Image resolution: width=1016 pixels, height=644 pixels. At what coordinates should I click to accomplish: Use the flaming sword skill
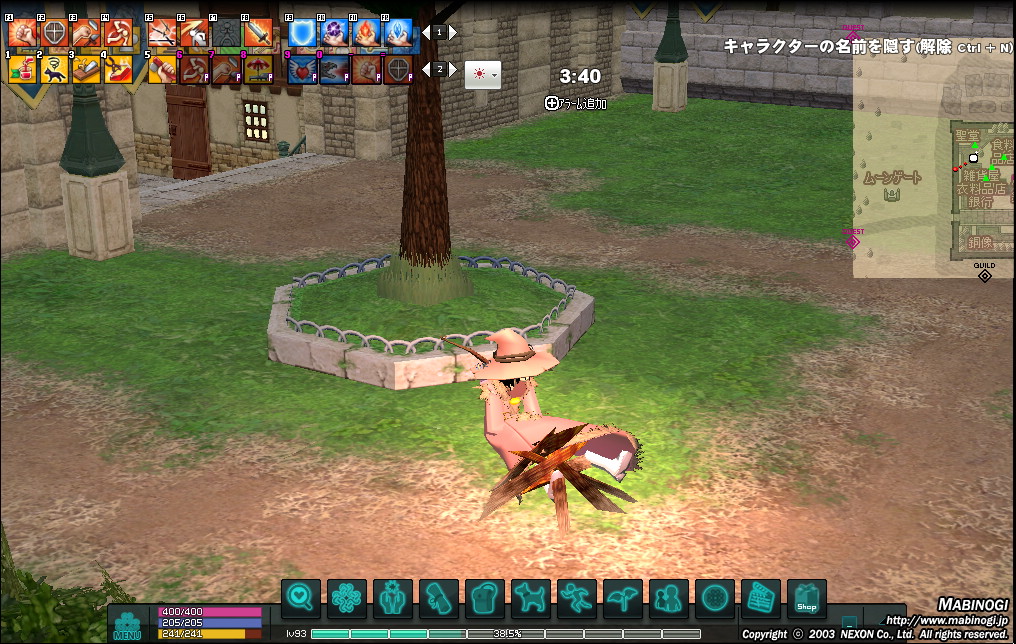(x=259, y=34)
